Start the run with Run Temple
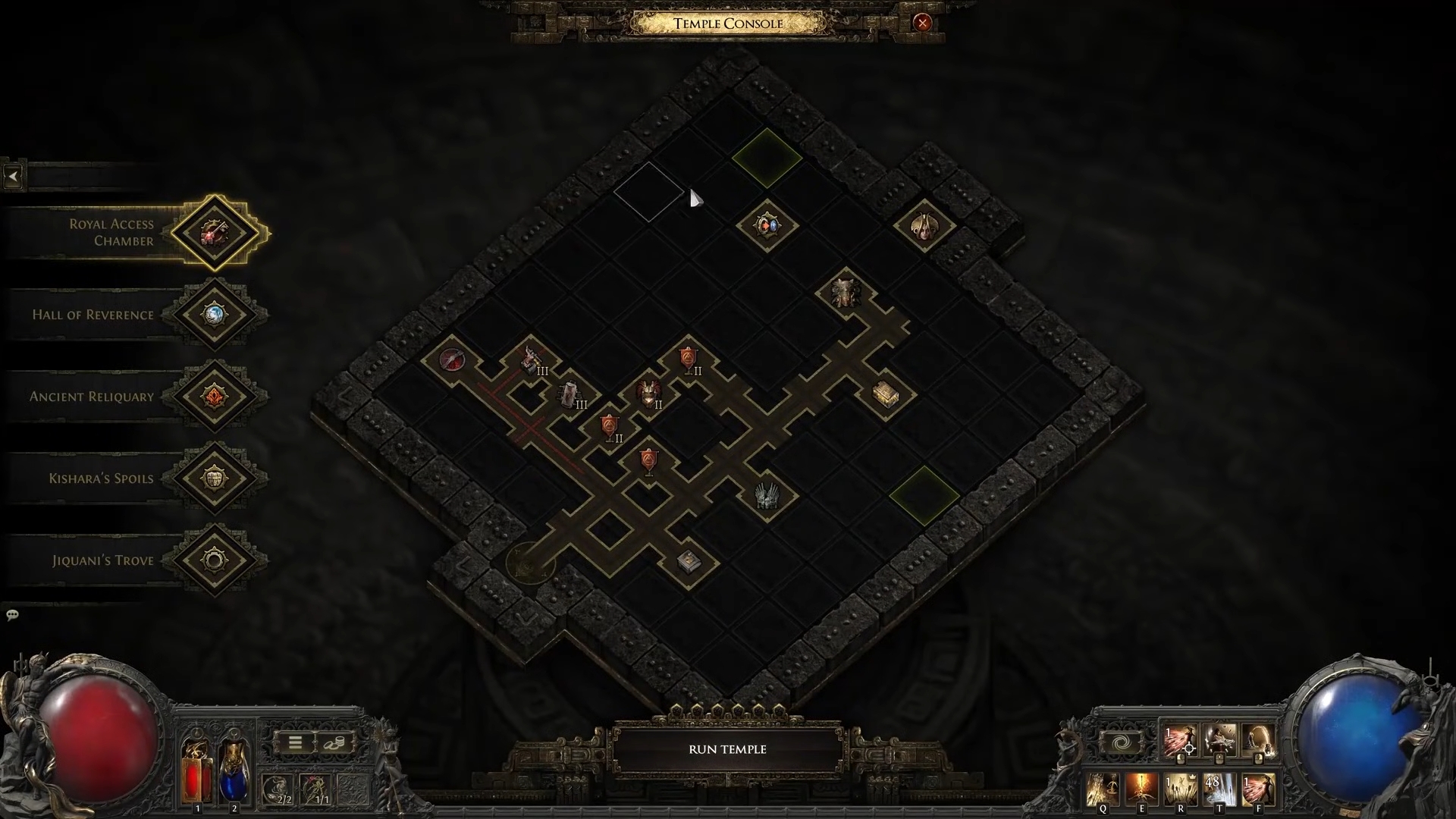The height and width of the screenshot is (819, 1456). point(727,749)
